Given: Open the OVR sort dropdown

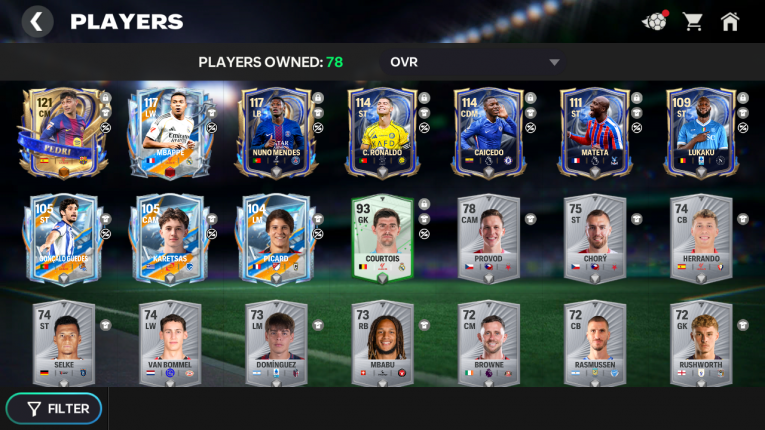Looking at the screenshot, I should click(475, 62).
